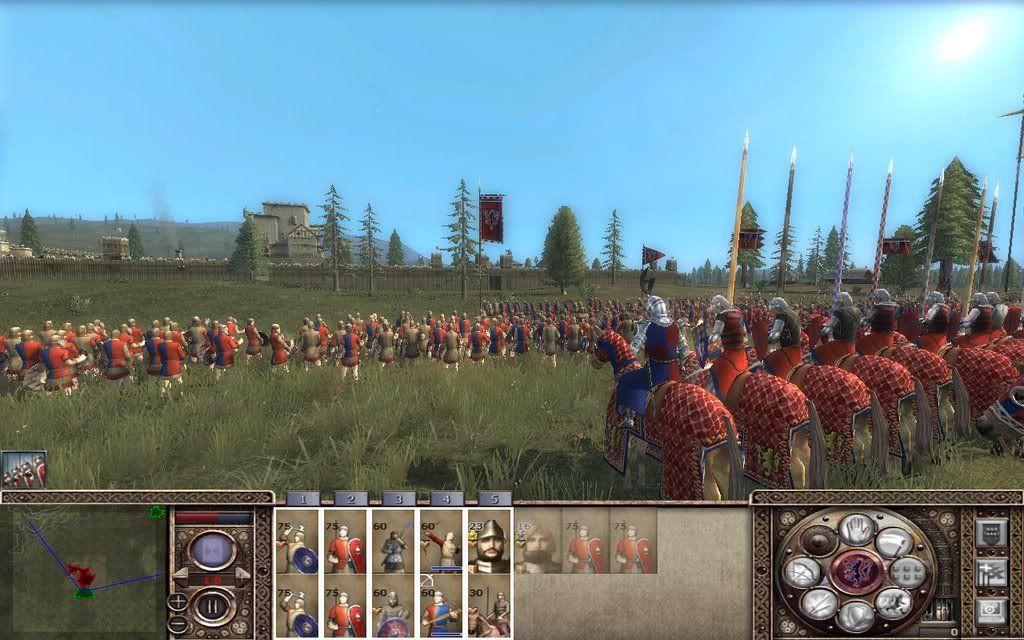Image resolution: width=1024 pixels, height=640 pixels.
Task: Toggle guard mode shield button
Action: click(856, 616)
